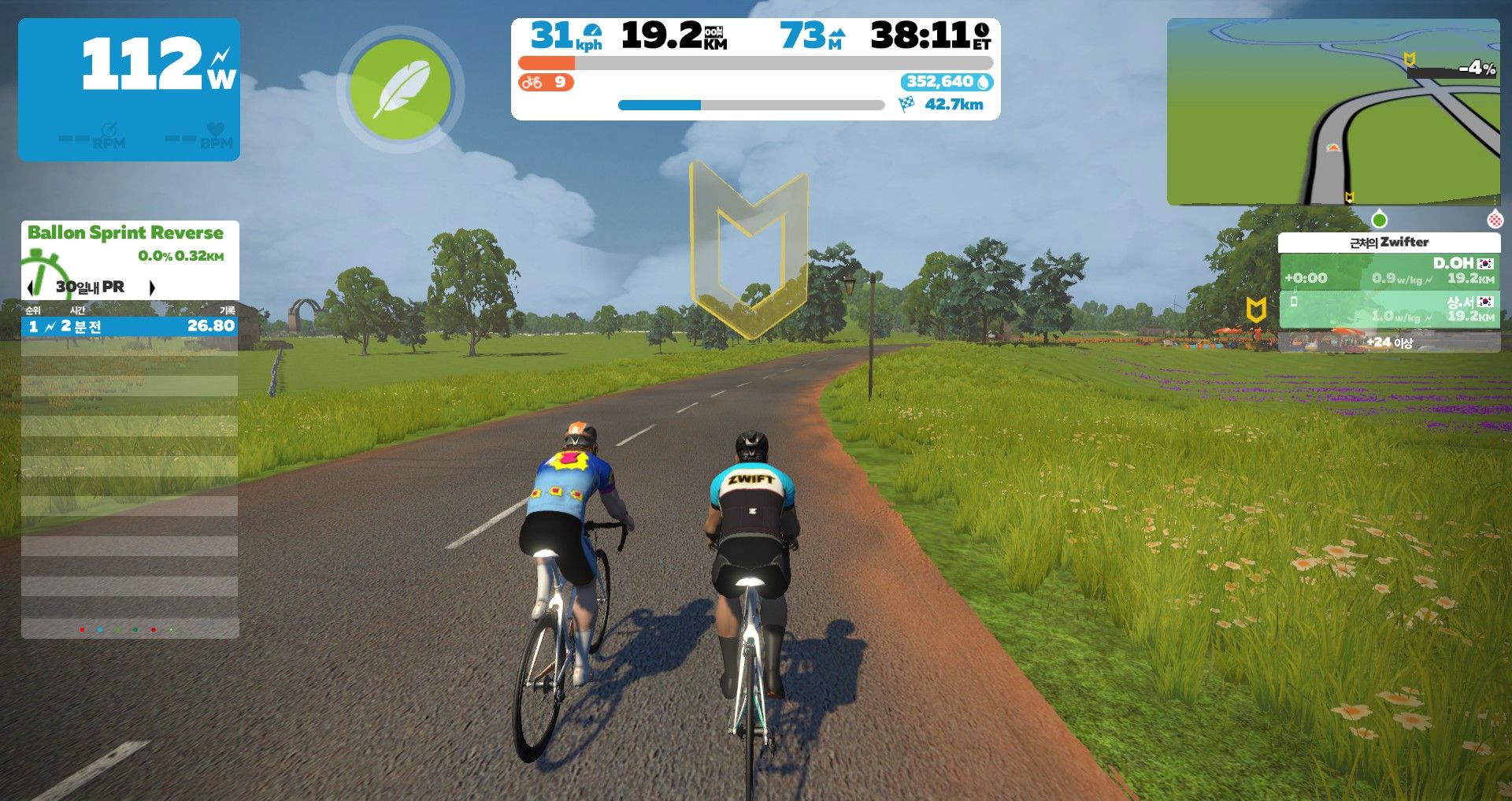Open the route minimap
Image resolution: width=1512 pixels, height=801 pixels.
point(1332,112)
